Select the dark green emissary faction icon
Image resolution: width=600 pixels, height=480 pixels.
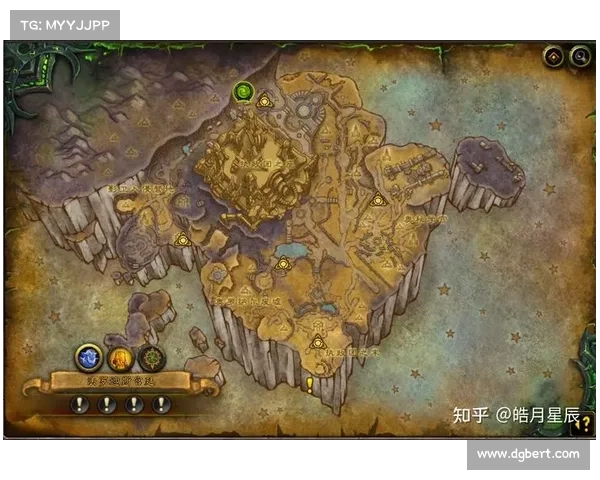(x=152, y=357)
